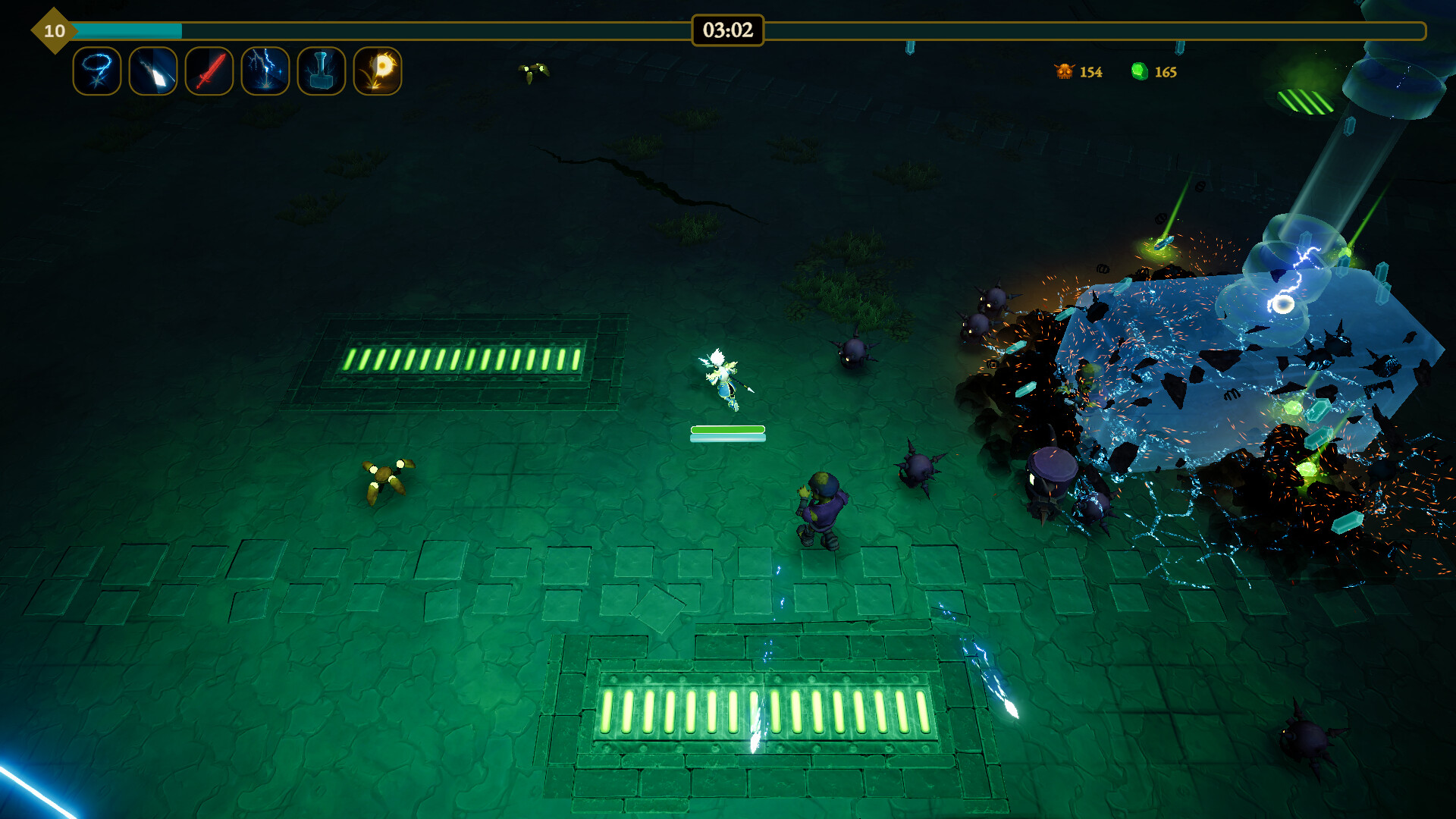The image size is (1456, 819).
Task: Activate the hammer ability icon
Action: tap(321, 71)
